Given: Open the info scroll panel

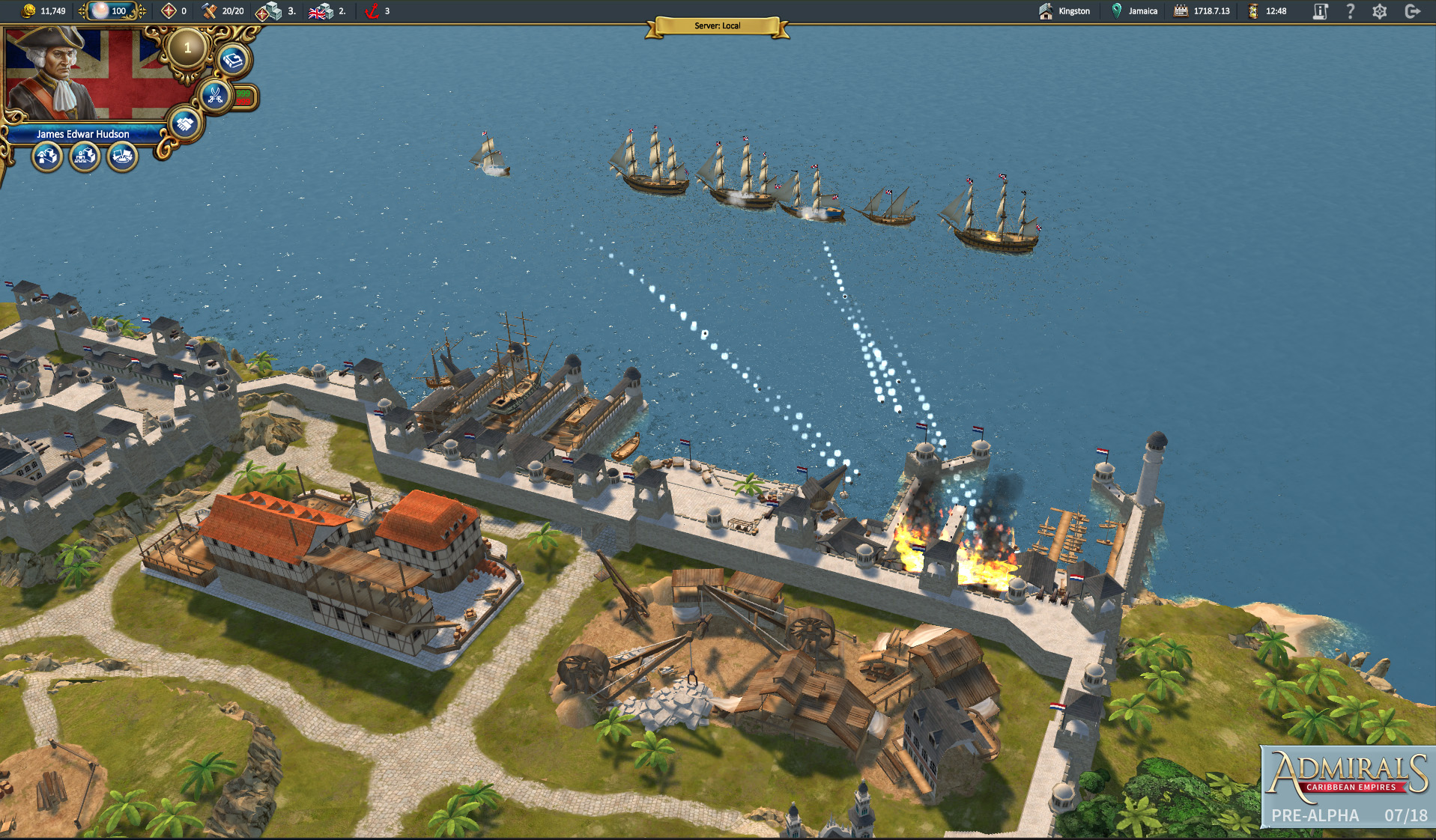Looking at the screenshot, I should click(x=1320, y=11).
